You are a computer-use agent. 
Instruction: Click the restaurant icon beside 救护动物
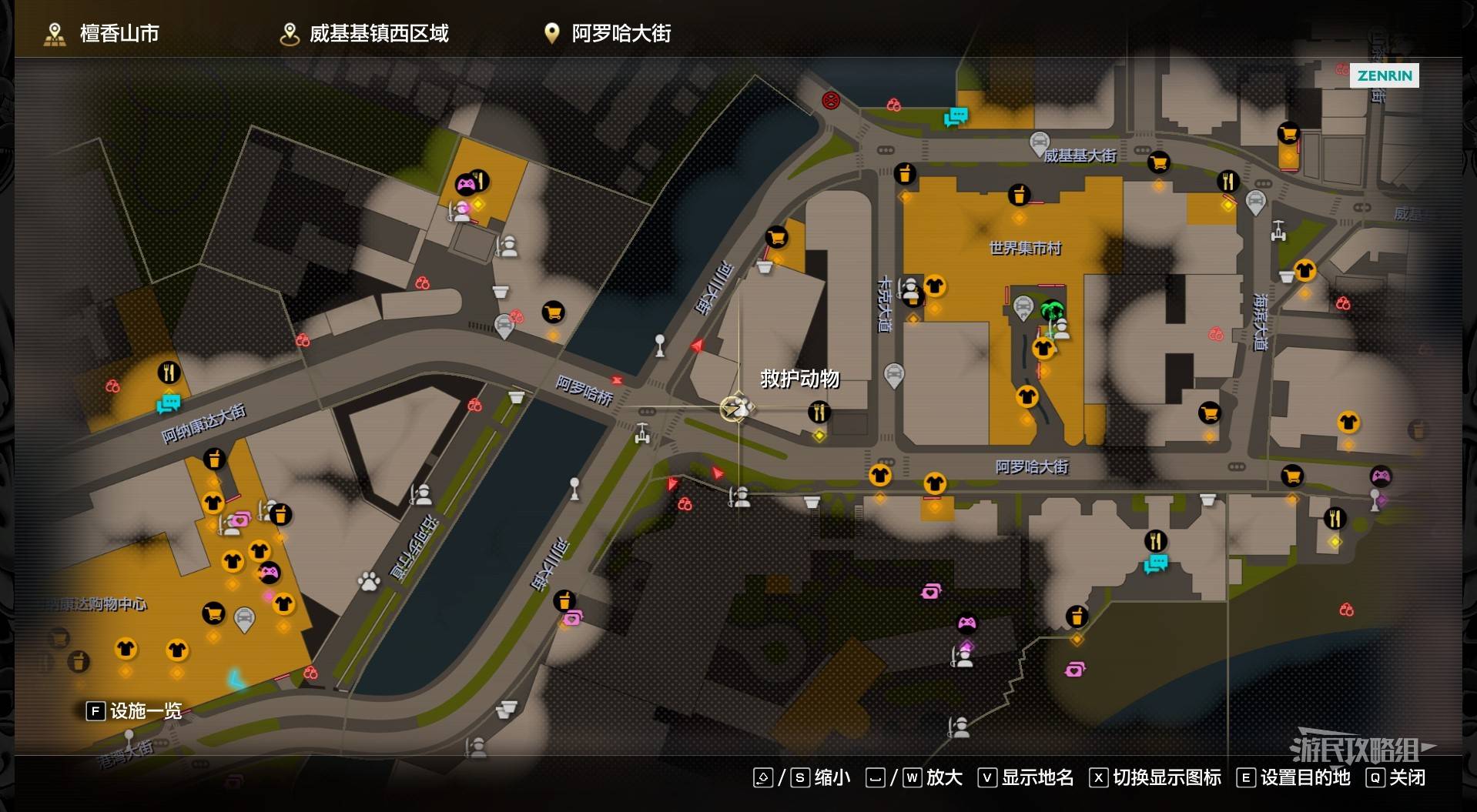819,413
